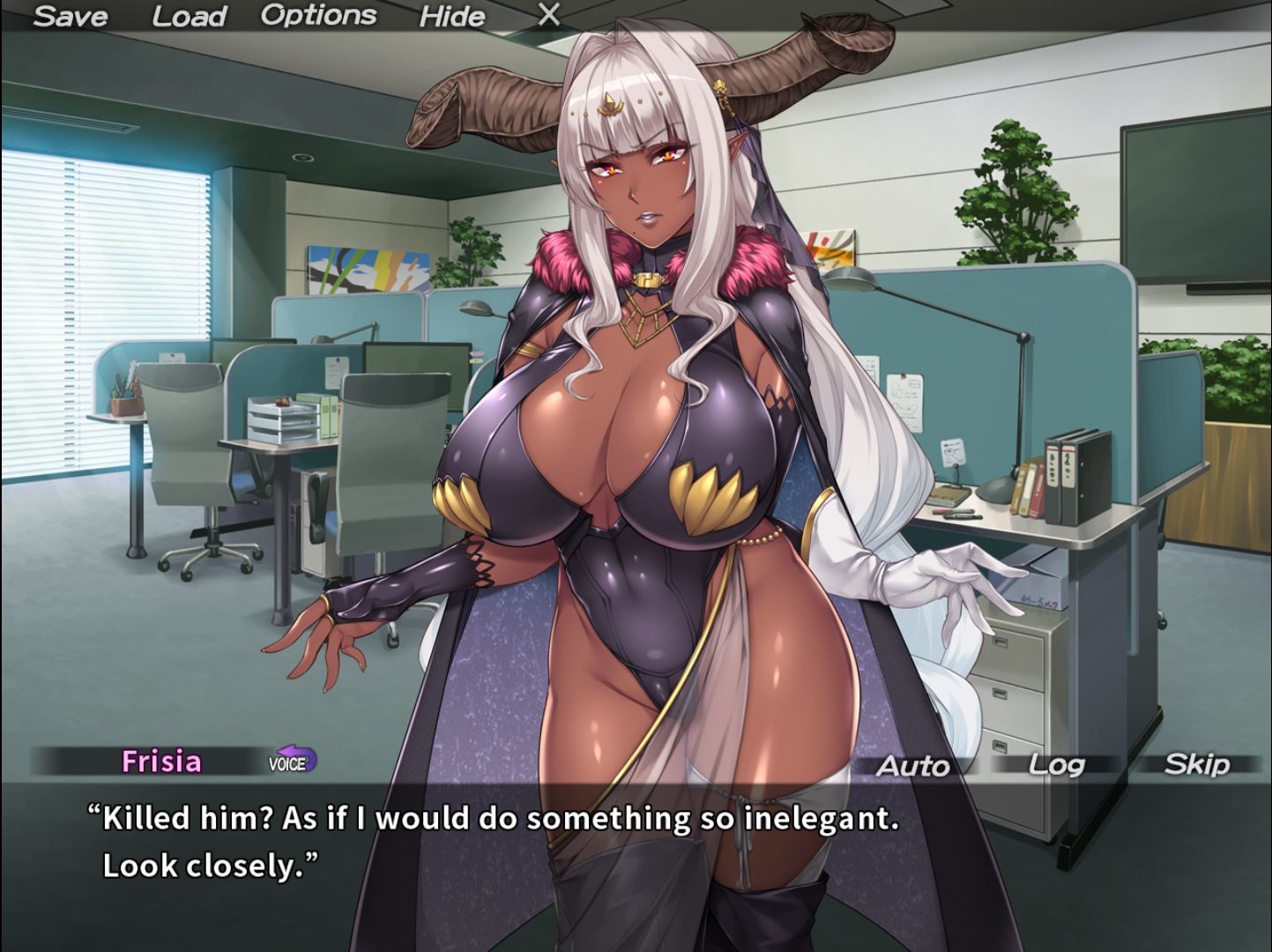Enable Auto dialogue mode
The height and width of the screenshot is (952, 1272).
pyautogui.click(x=912, y=766)
